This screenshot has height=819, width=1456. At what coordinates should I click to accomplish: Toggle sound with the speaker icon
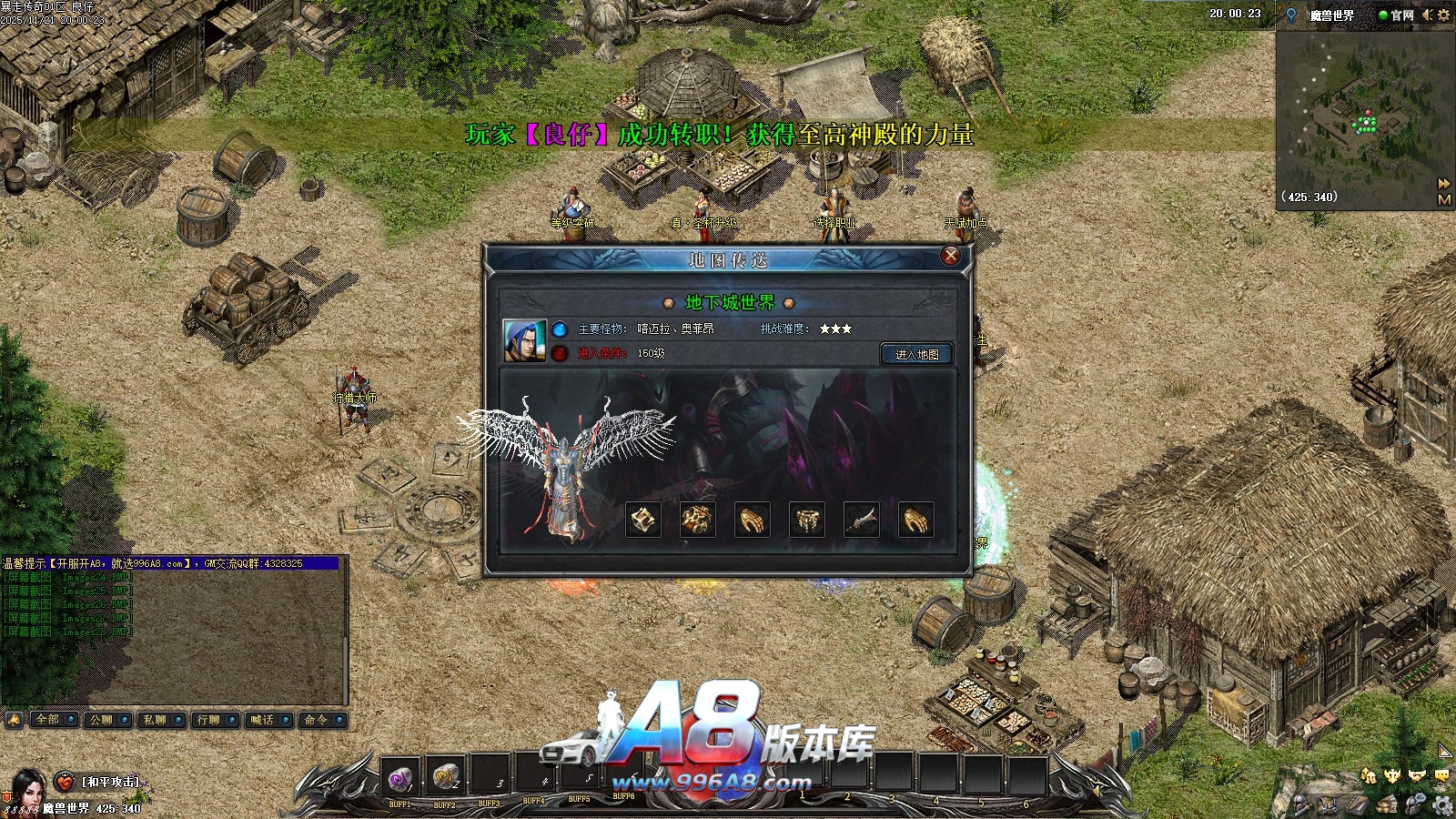(x=1427, y=15)
